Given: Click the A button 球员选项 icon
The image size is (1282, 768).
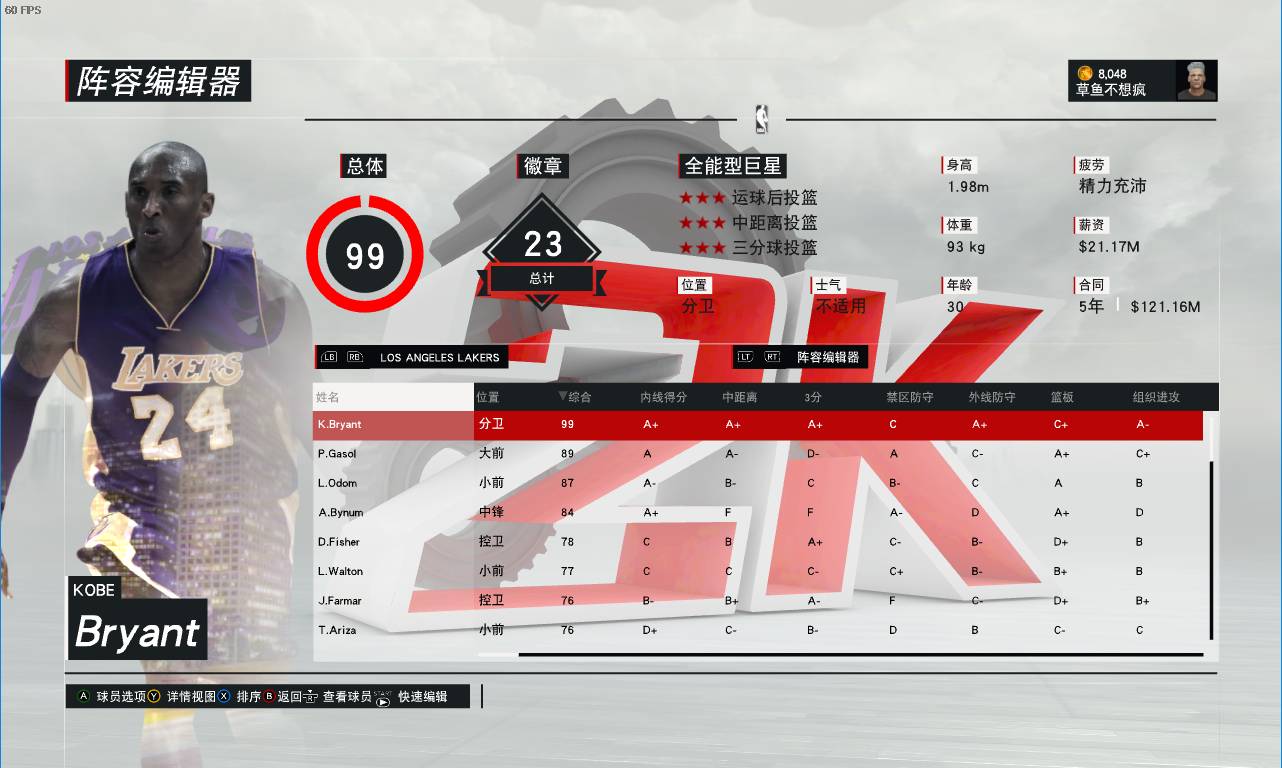Looking at the screenshot, I should (x=83, y=696).
